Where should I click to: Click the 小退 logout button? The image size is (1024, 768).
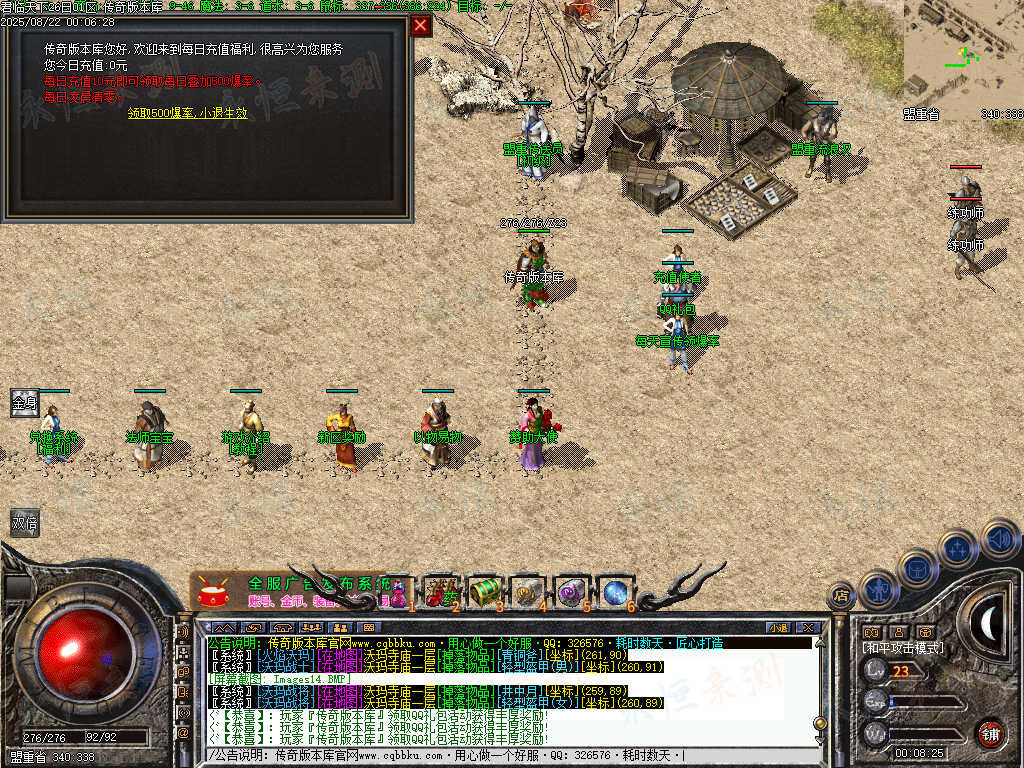click(x=778, y=627)
